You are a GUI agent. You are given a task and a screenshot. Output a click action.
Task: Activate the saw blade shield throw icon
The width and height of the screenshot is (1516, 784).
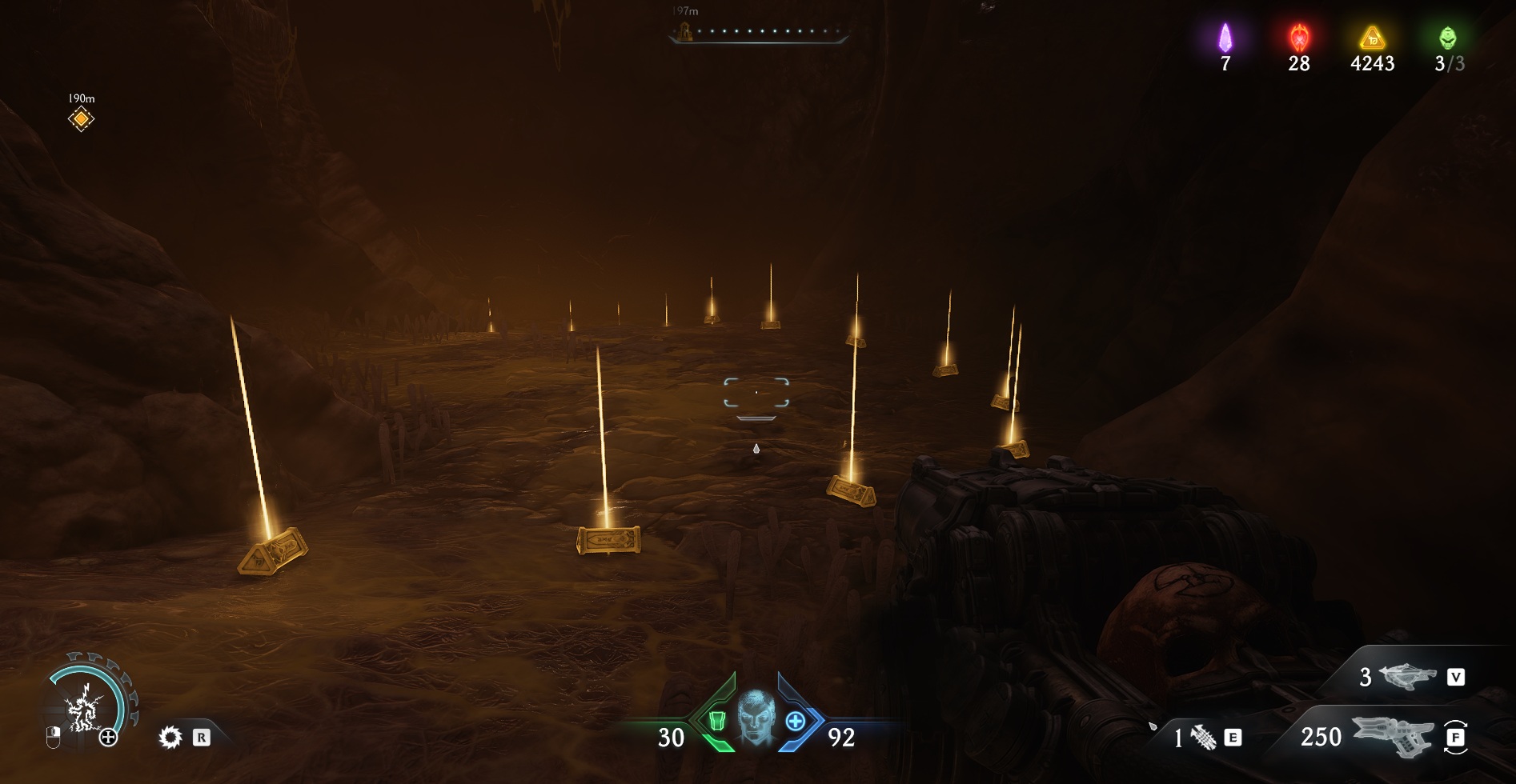(x=170, y=737)
